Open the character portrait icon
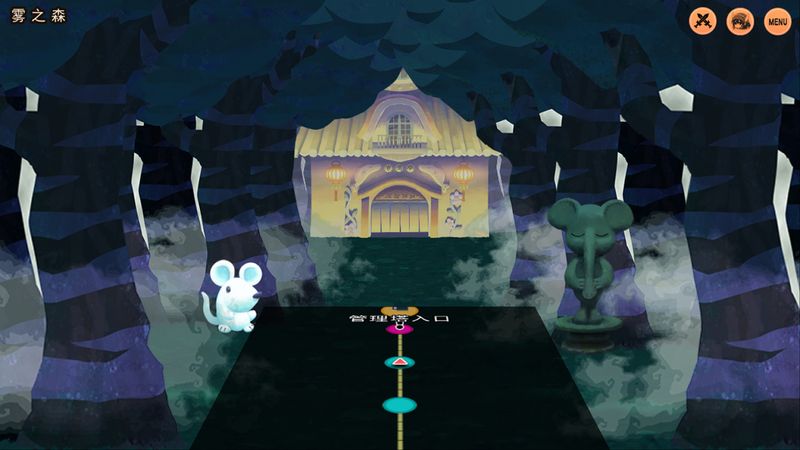This screenshot has height=450, width=800. (740, 21)
